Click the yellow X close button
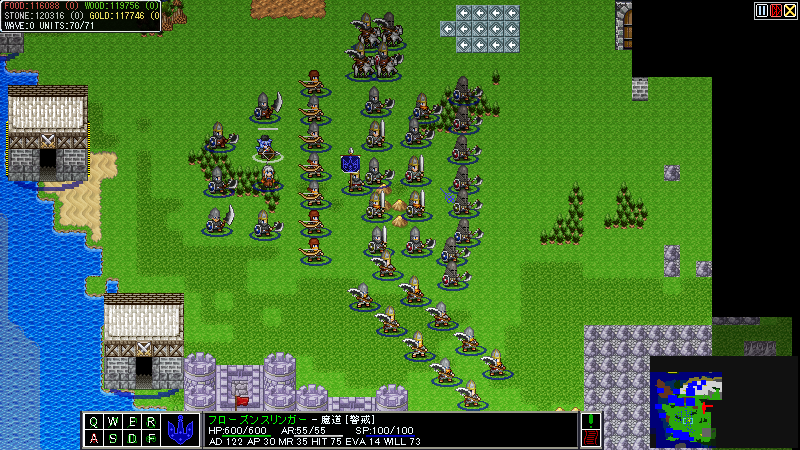This screenshot has width=800, height=450. click(x=790, y=10)
